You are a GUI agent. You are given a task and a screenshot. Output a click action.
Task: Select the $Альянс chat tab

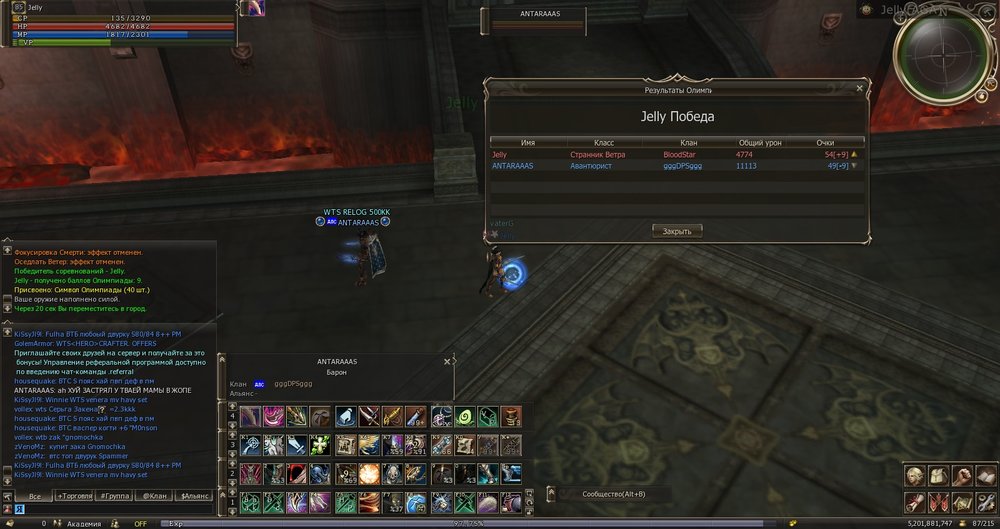click(x=193, y=496)
